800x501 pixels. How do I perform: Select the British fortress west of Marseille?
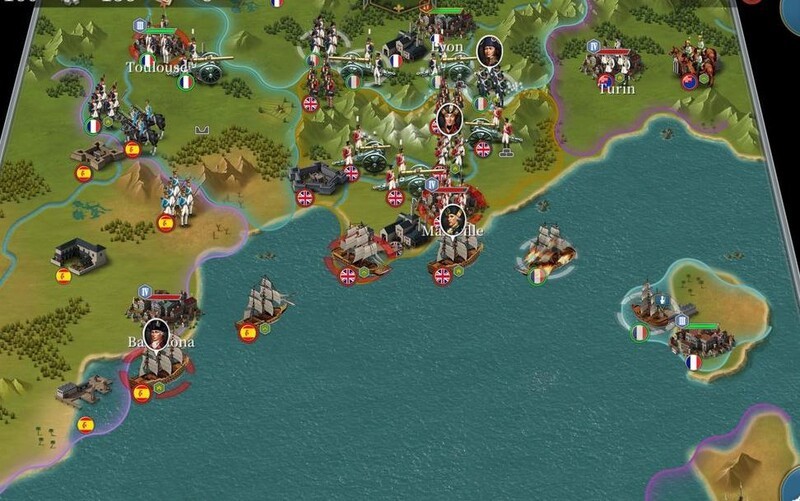point(318,180)
